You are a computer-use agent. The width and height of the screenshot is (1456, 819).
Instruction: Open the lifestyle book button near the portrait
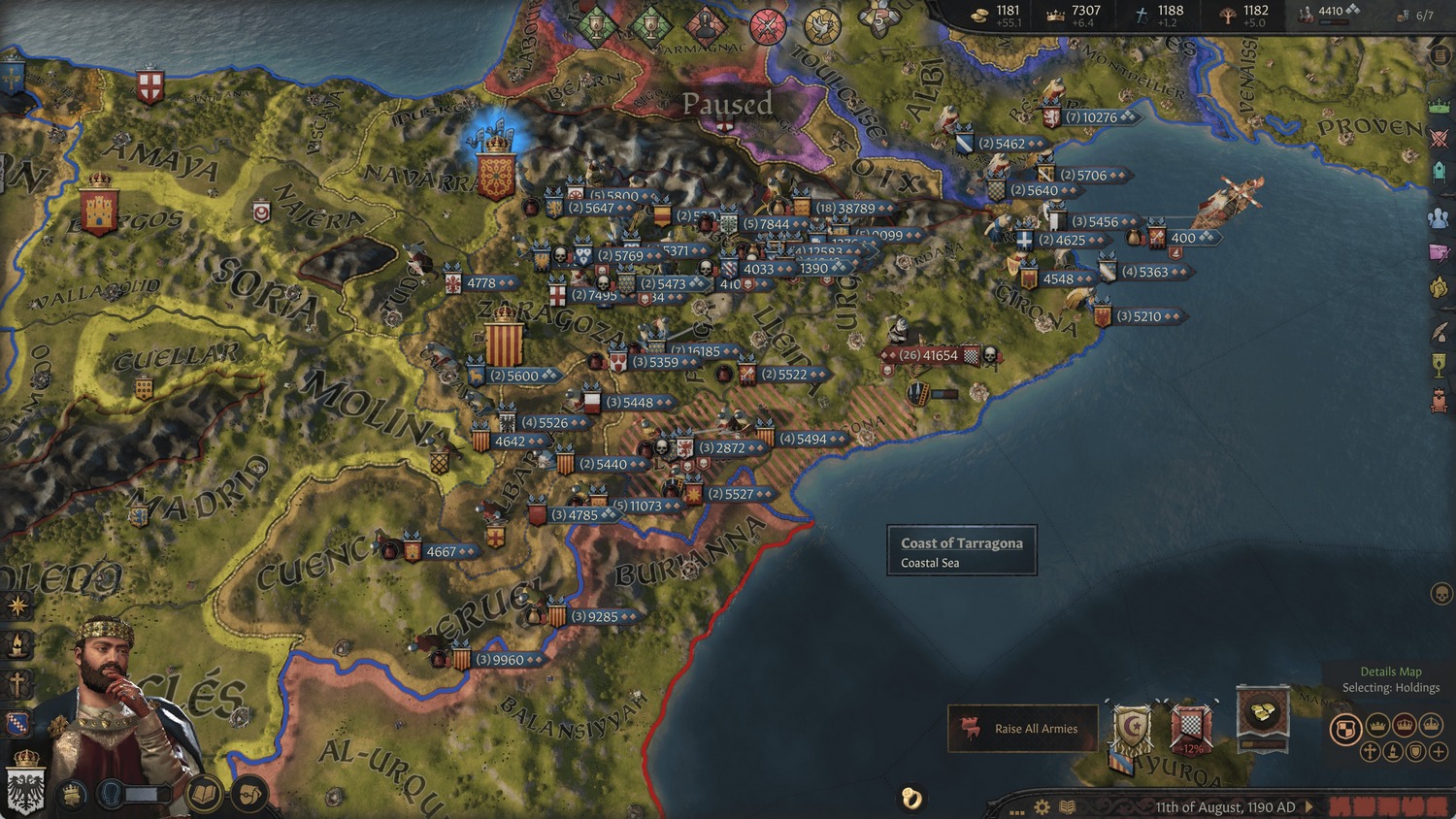[205, 795]
